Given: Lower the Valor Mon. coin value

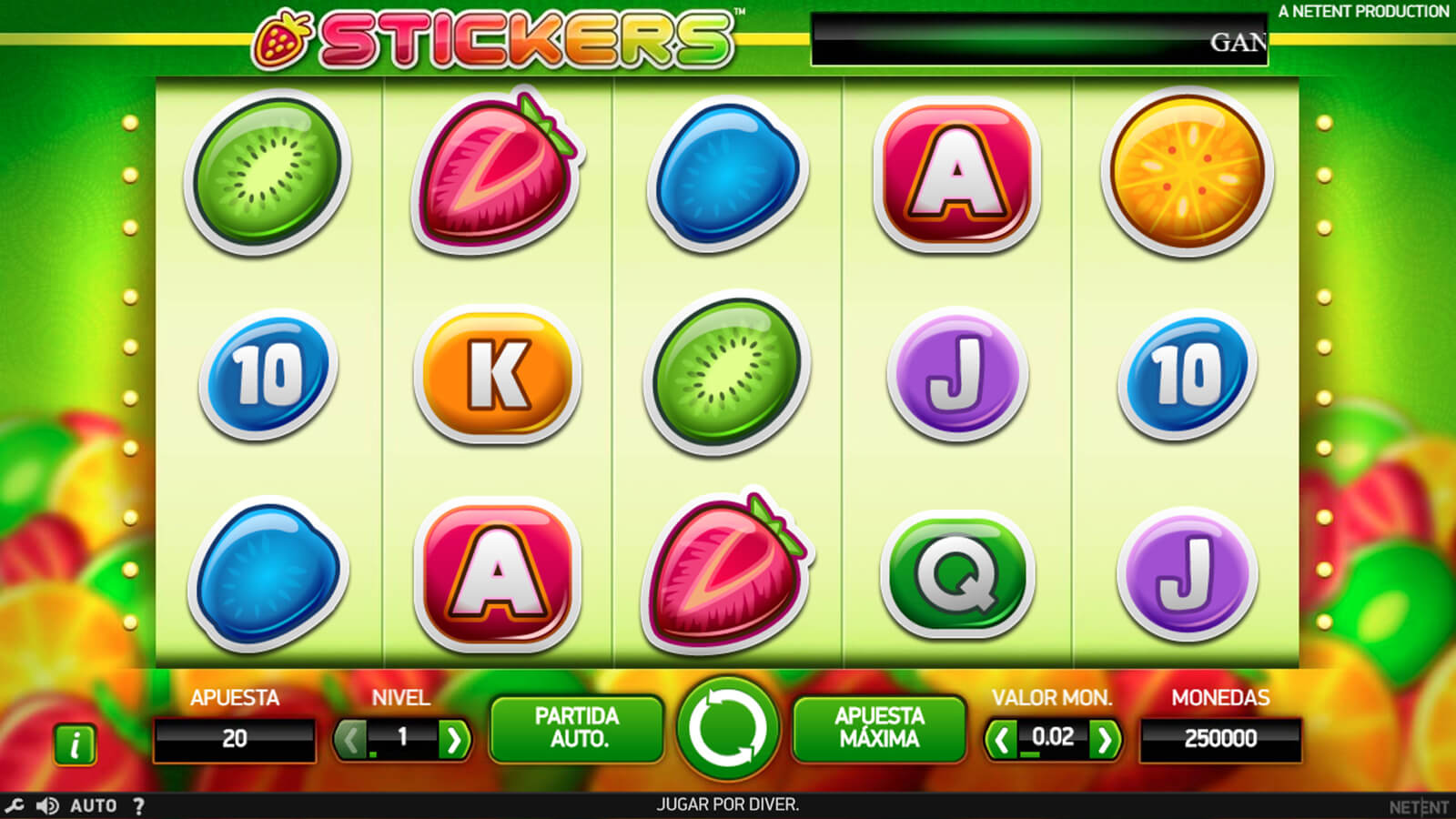Looking at the screenshot, I should (1002, 740).
